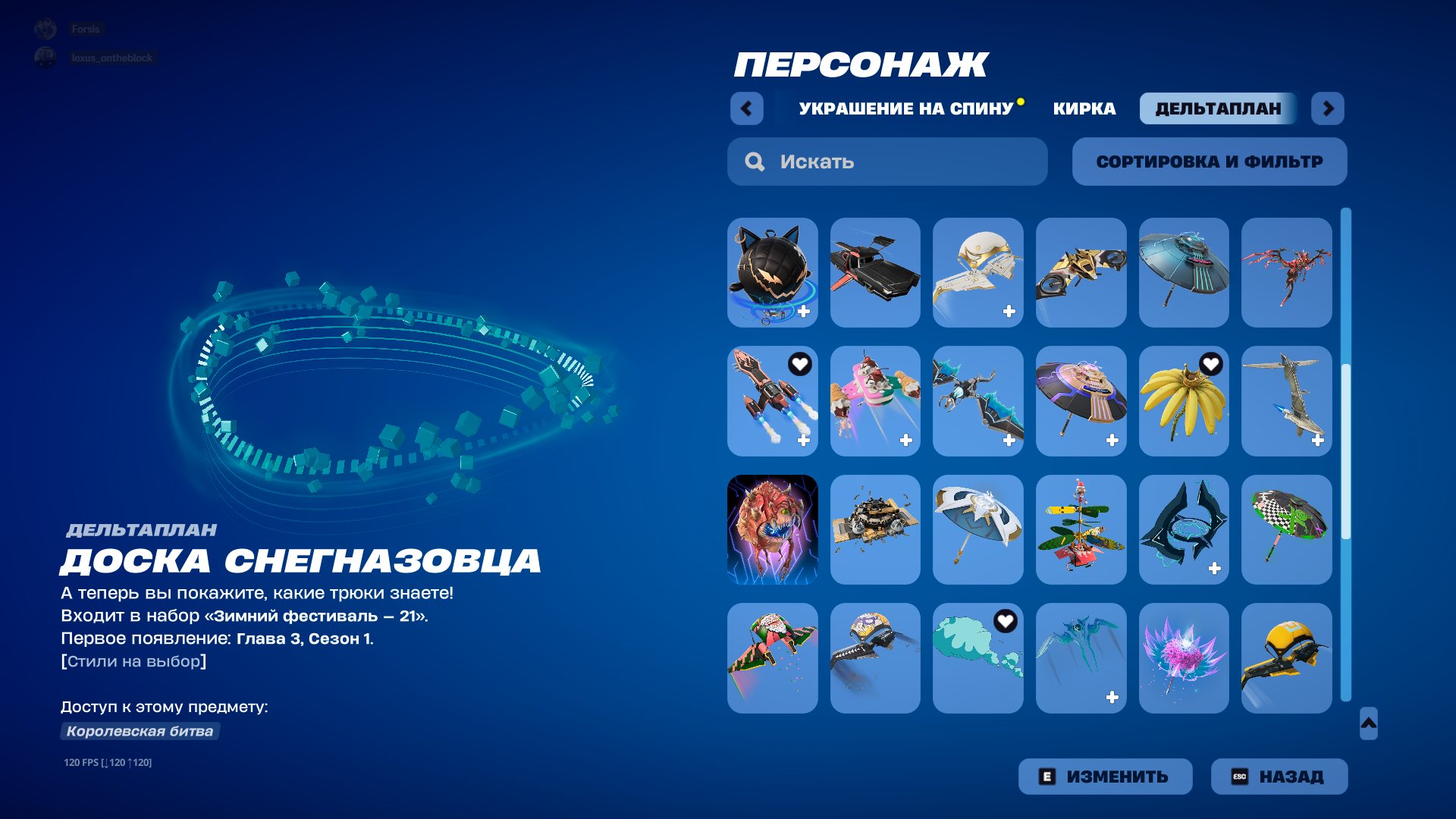Select the black cat glider
1456x819 pixels.
pyautogui.click(x=772, y=272)
